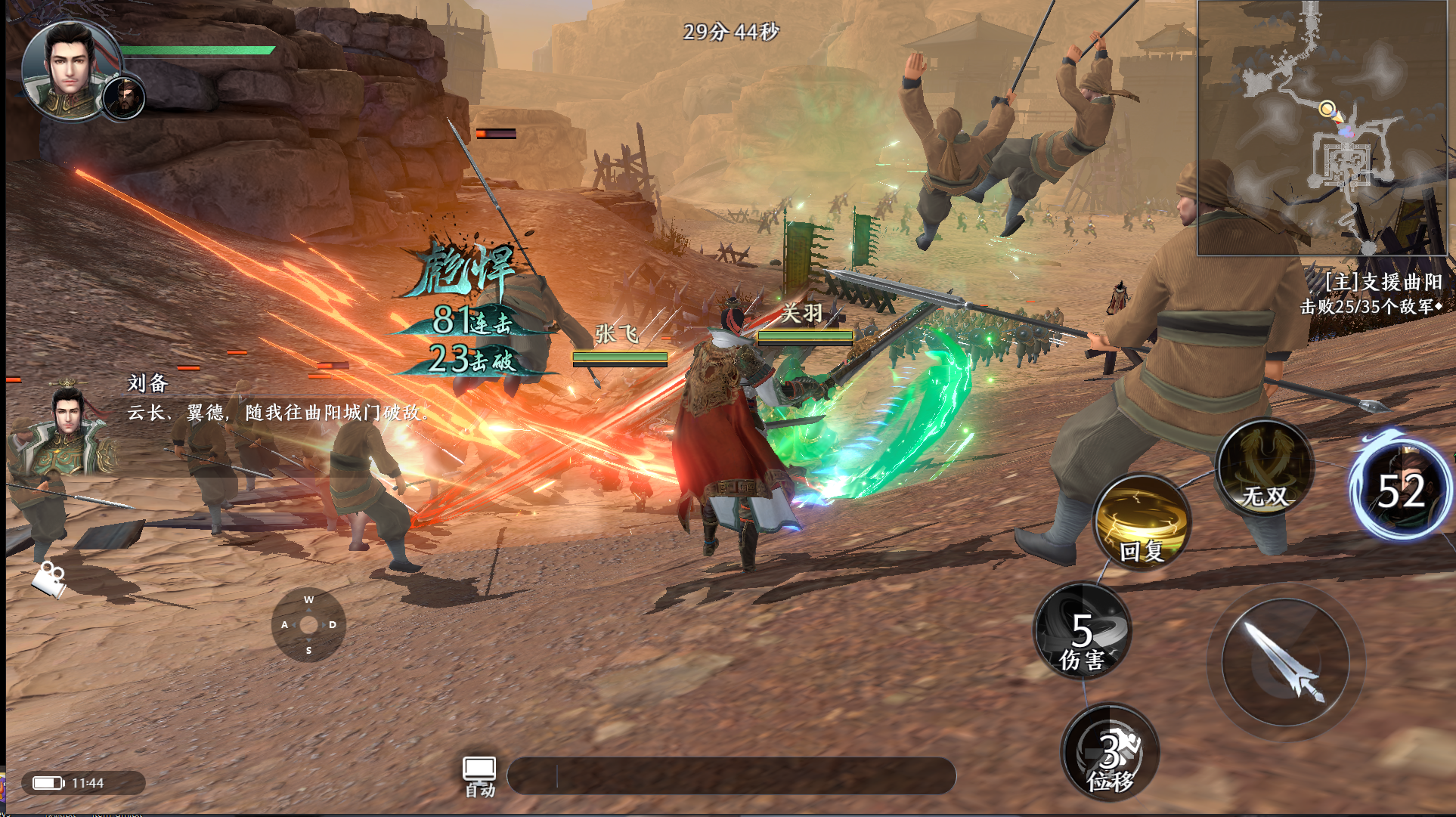This screenshot has width=1456, height=817.
Task: Use the 位移 dash skill
Action: [1110, 752]
